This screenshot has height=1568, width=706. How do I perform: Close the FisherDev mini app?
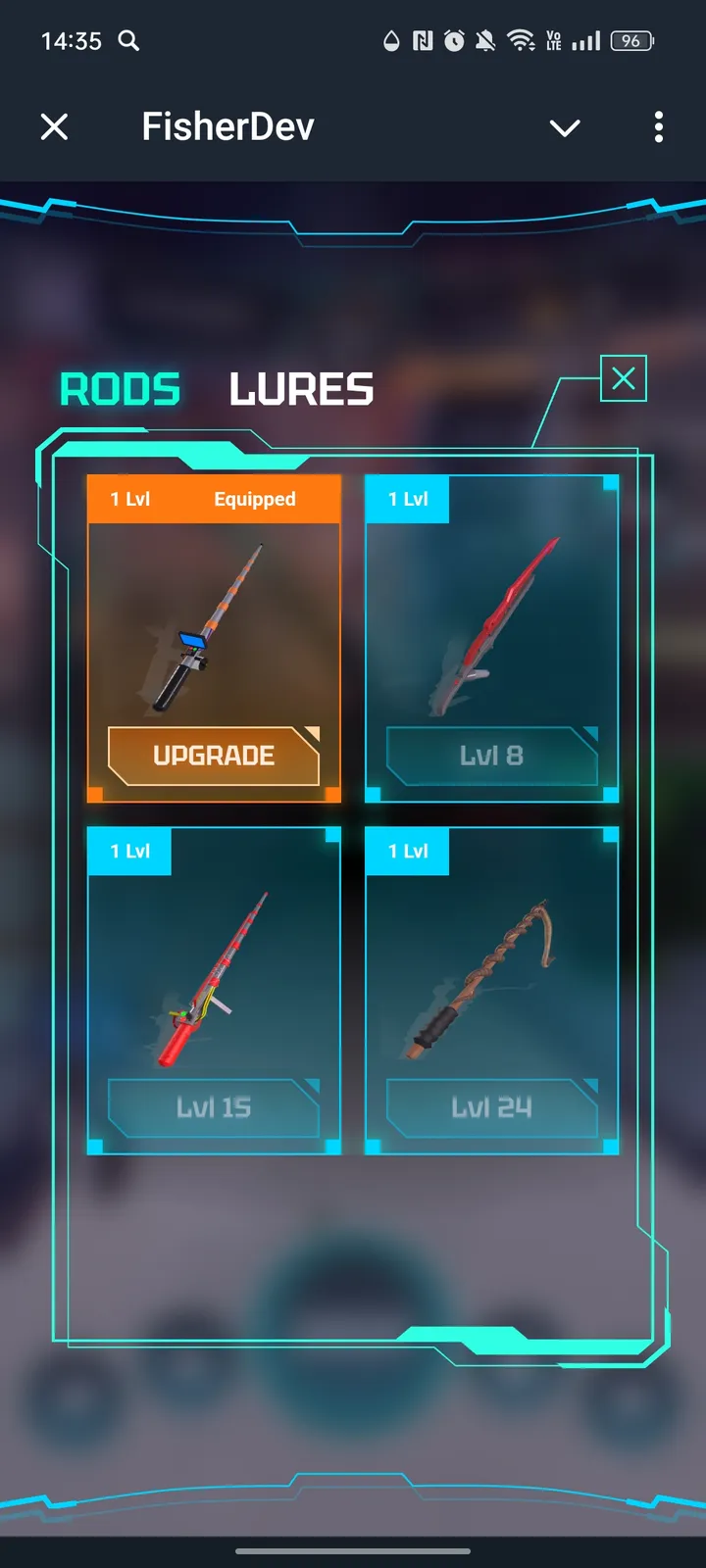tap(55, 126)
